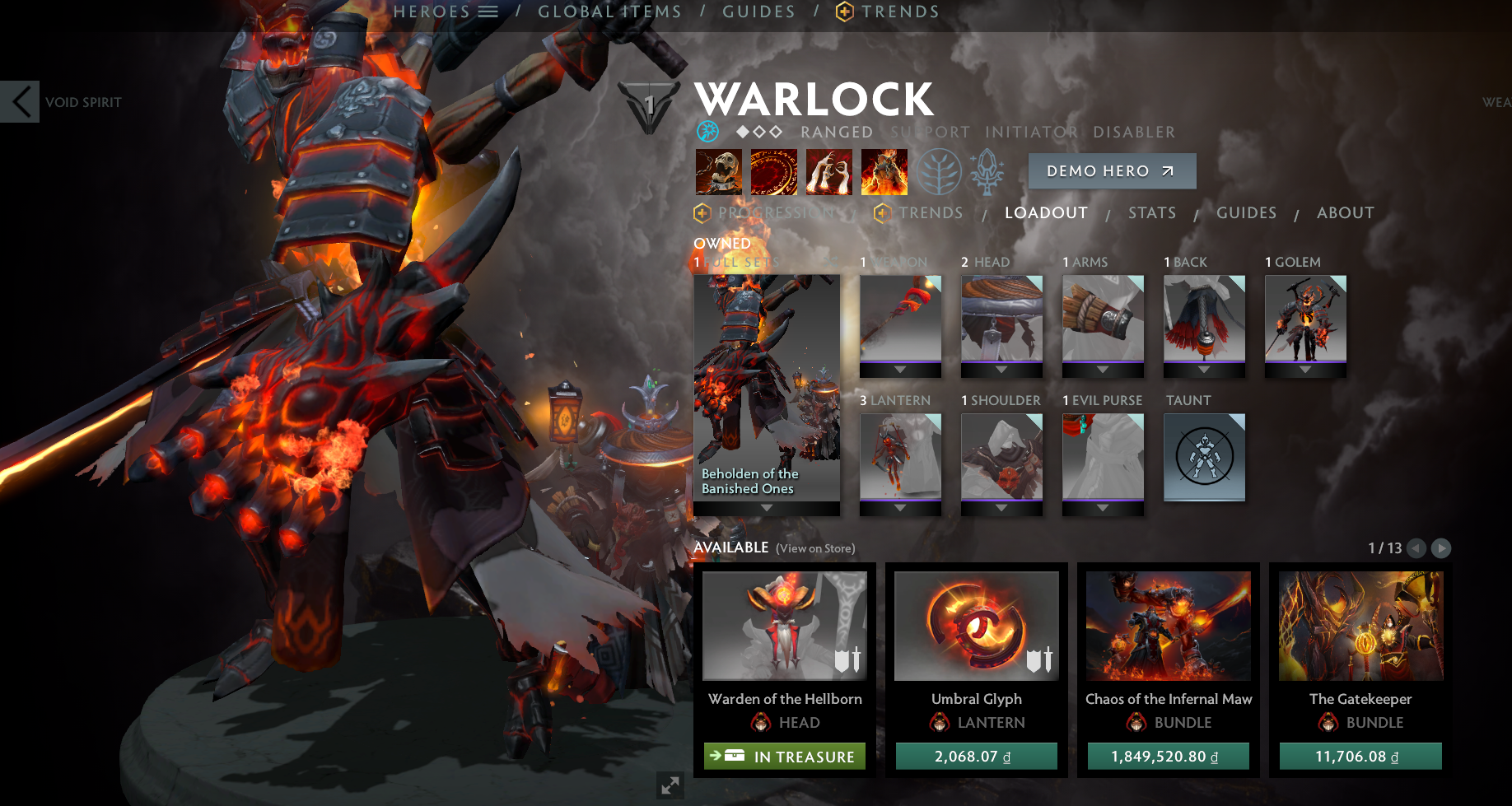Screen dimensions: 1512x806
Task: Purchase the Chaos of the Infernal Maw bundle
Action: tap(1168, 757)
